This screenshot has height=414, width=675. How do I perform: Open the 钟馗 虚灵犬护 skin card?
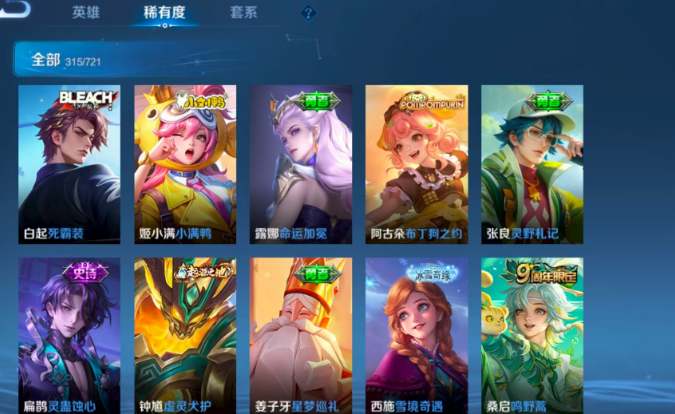[185, 336]
